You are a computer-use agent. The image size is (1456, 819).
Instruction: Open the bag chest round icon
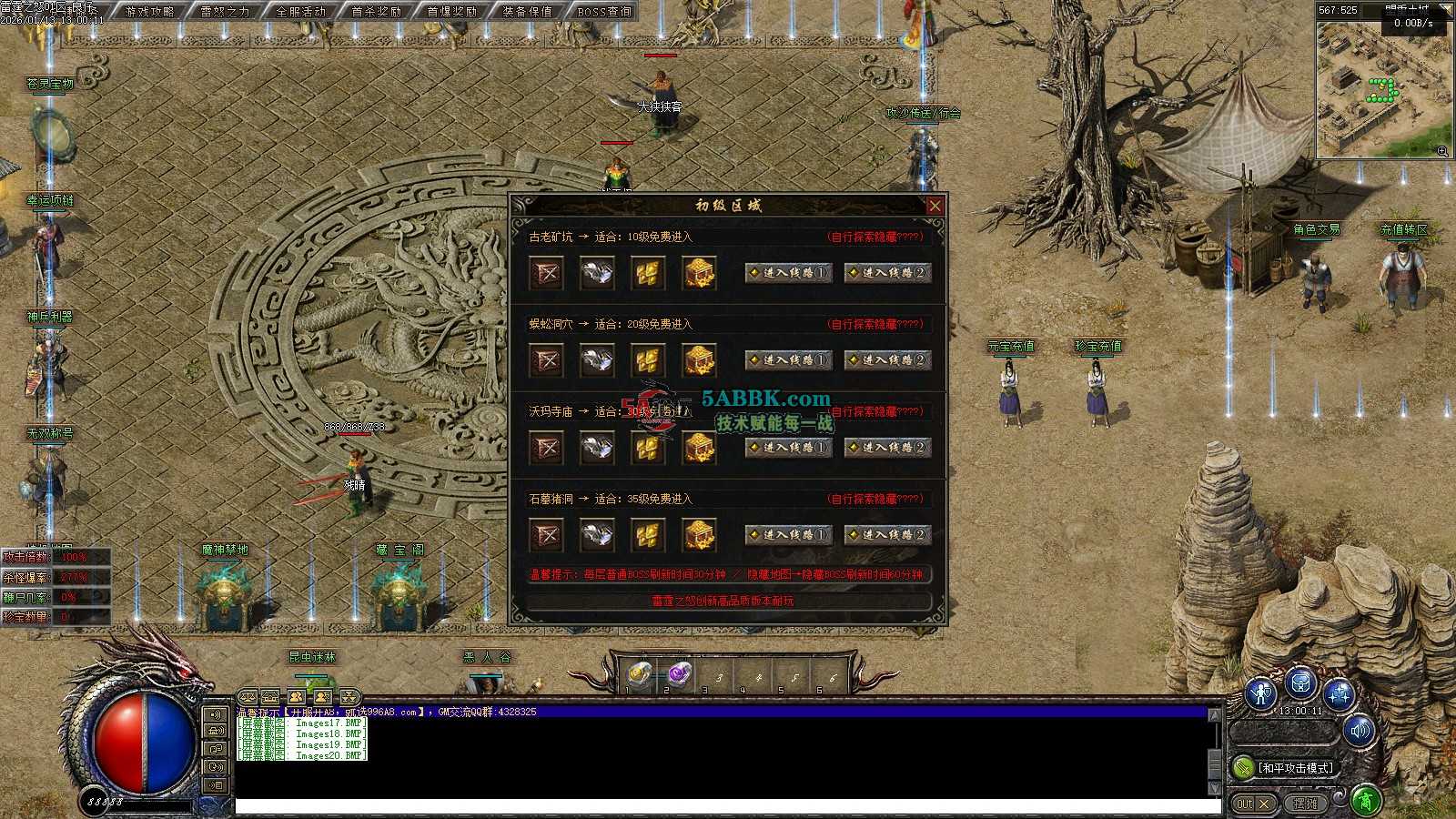coord(1300,682)
